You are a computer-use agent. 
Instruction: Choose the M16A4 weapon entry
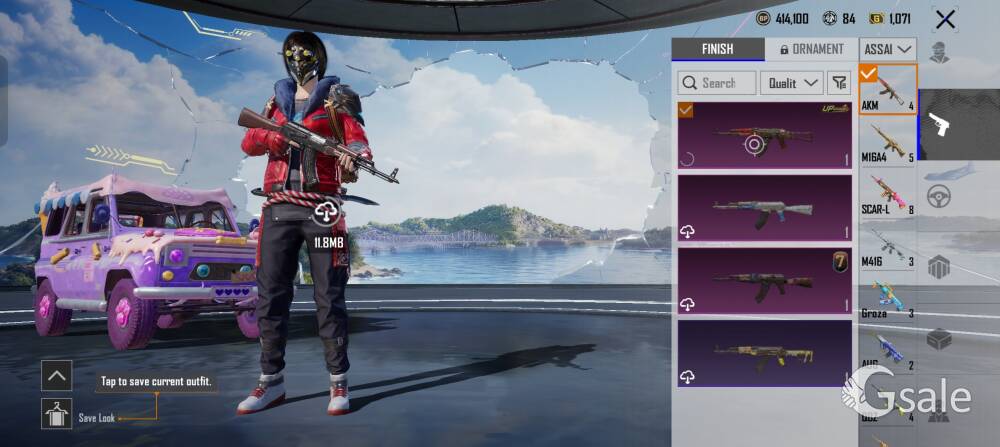pos(888,141)
